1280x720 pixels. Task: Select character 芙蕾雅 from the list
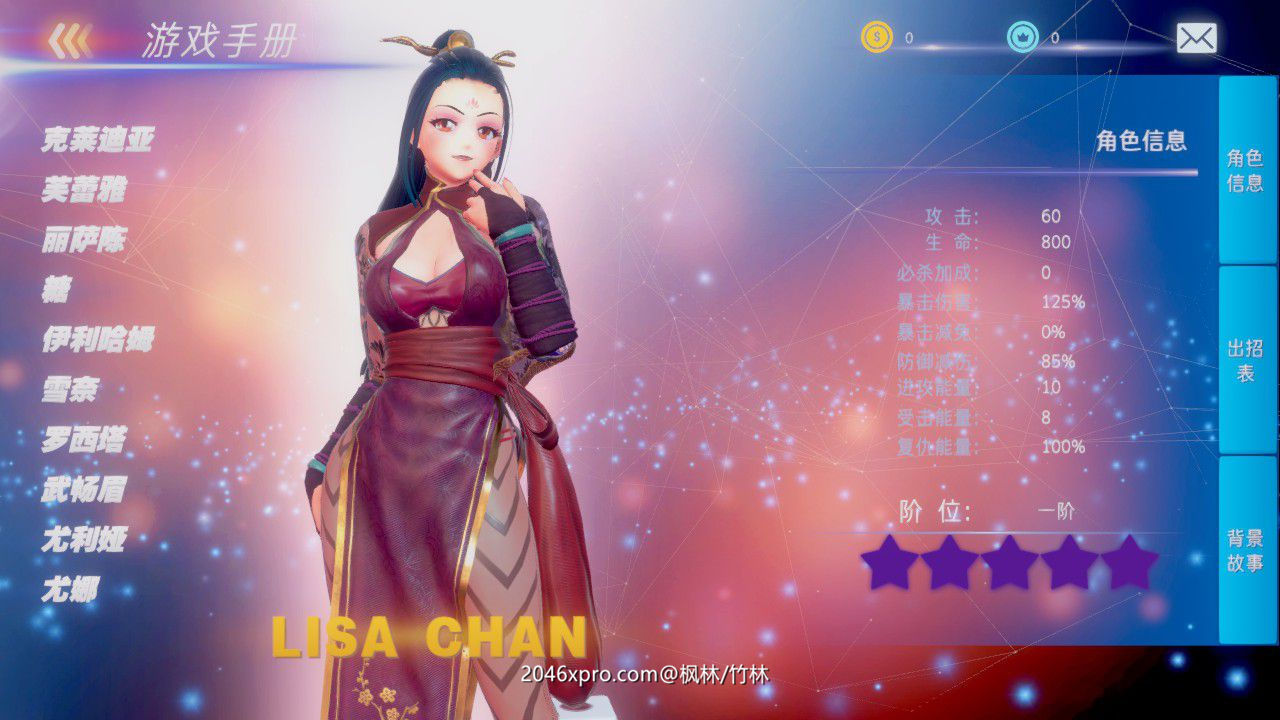[86, 189]
